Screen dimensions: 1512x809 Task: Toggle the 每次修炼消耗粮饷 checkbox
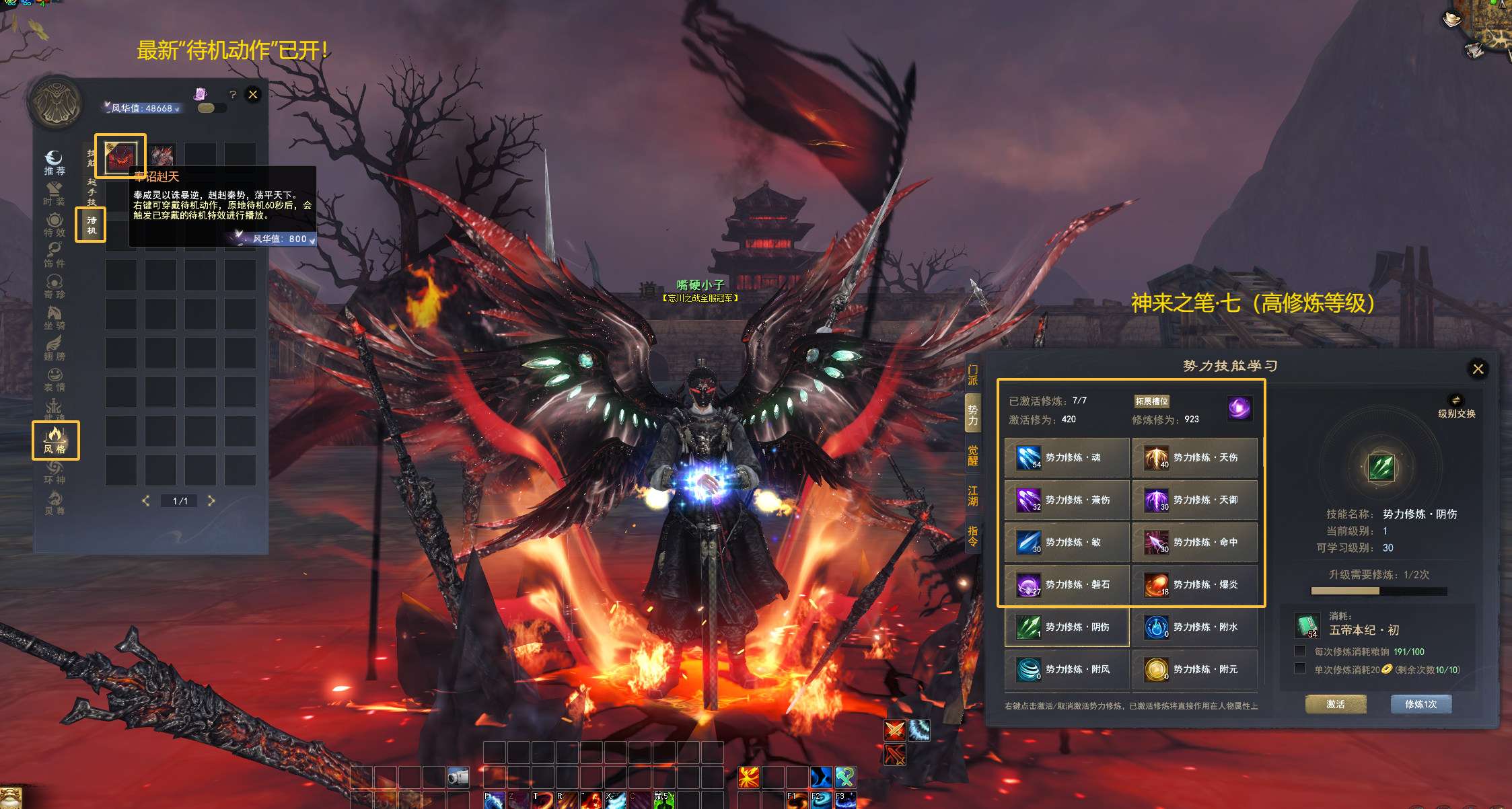[1300, 651]
